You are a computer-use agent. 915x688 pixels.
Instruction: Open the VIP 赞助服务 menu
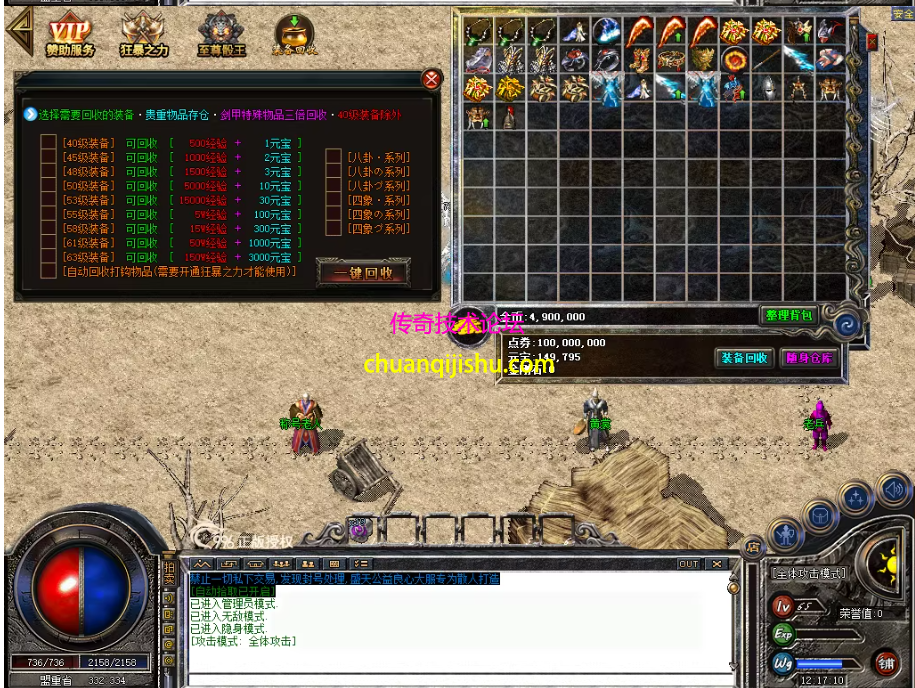click(x=69, y=36)
